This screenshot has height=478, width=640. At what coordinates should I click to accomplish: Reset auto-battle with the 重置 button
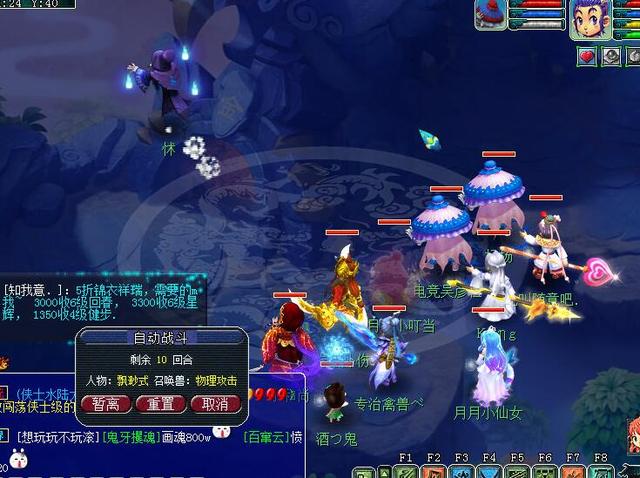160,404
